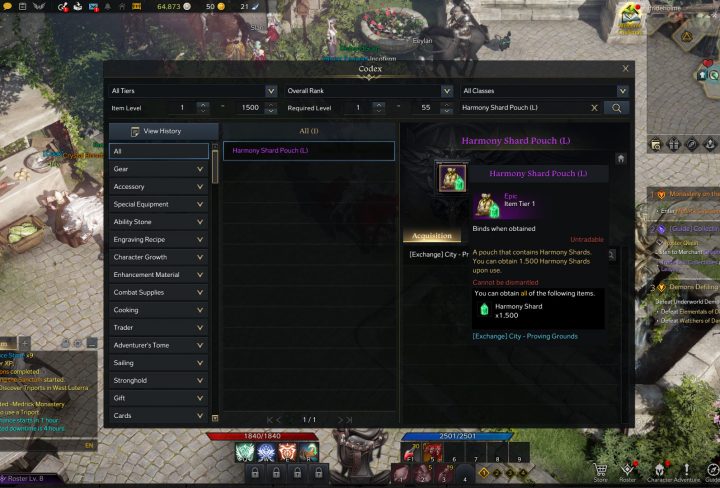
Task: Expand the Accessory category
Action: (x=160, y=187)
